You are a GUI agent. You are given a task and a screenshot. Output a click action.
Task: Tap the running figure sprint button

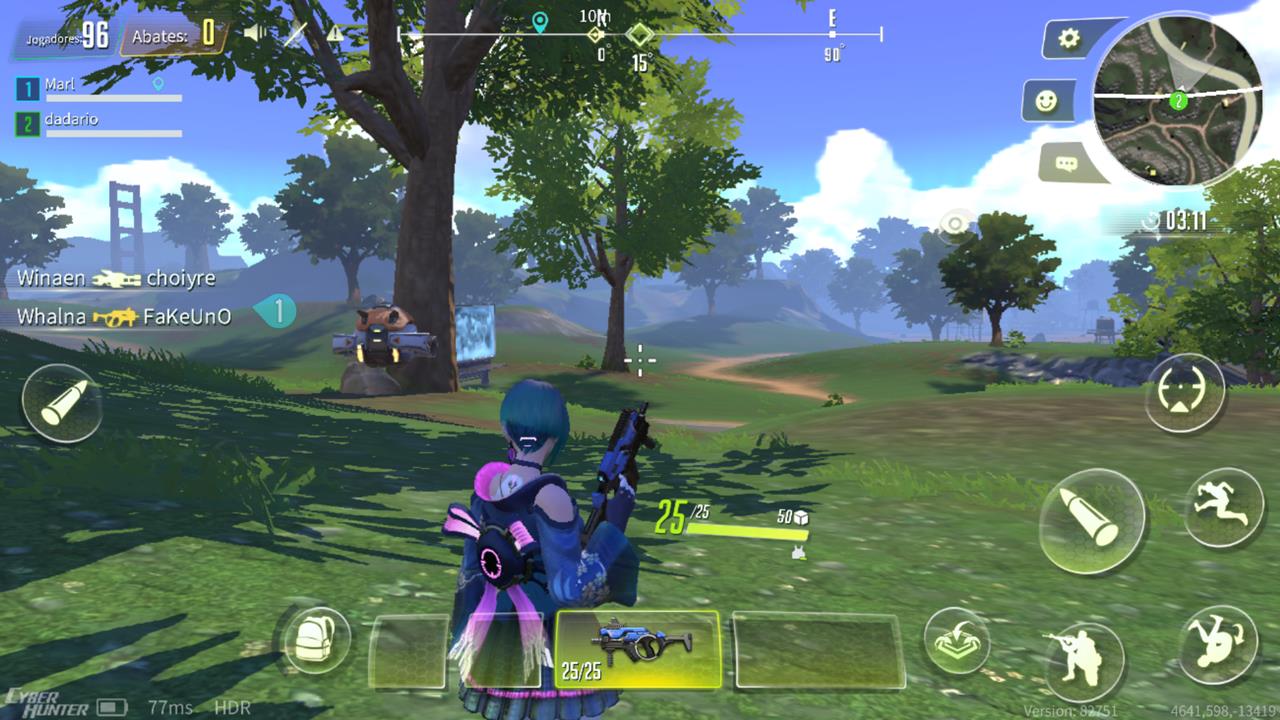click(1223, 508)
